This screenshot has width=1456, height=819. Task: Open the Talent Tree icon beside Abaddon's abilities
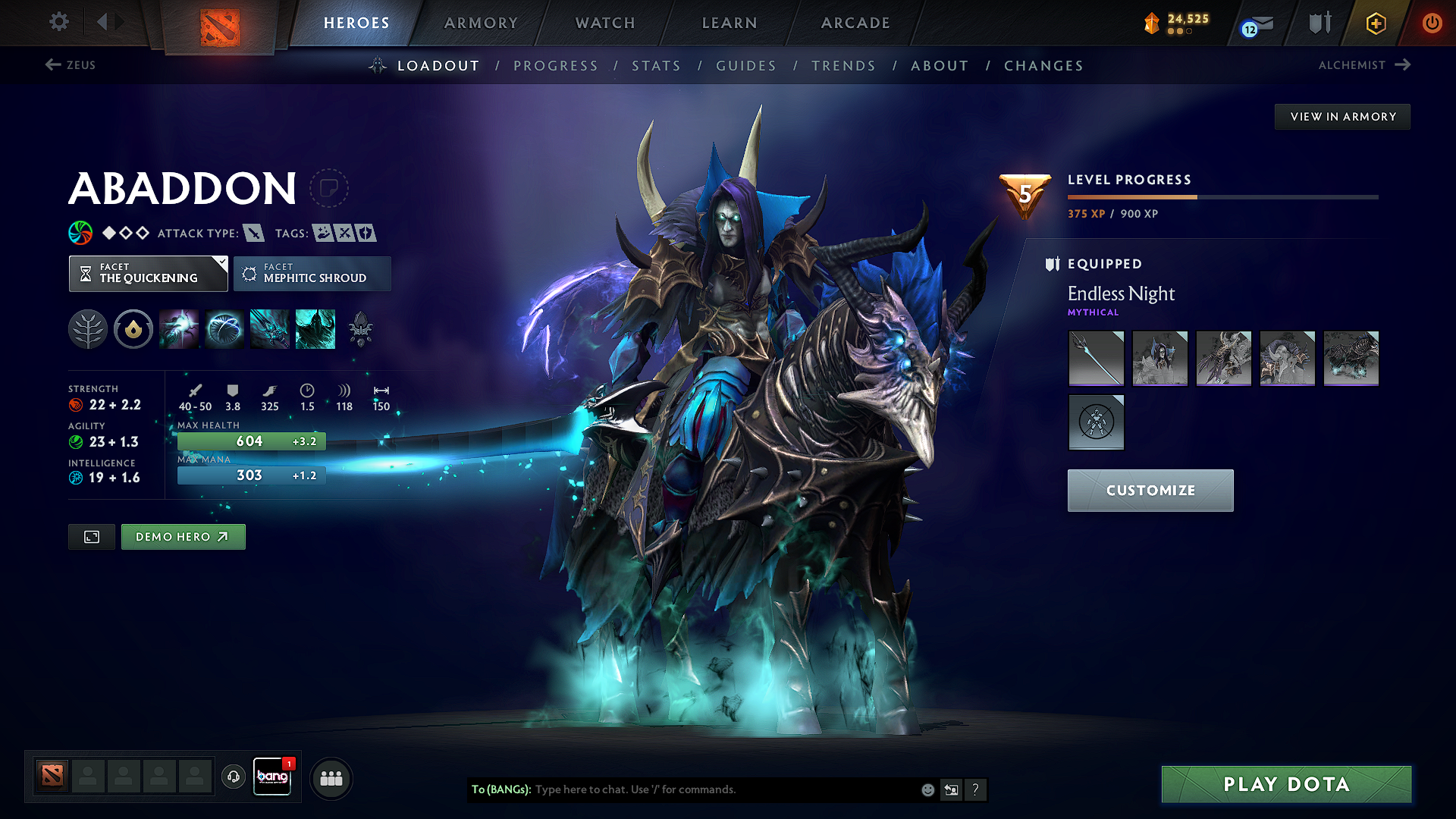(x=88, y=329)
